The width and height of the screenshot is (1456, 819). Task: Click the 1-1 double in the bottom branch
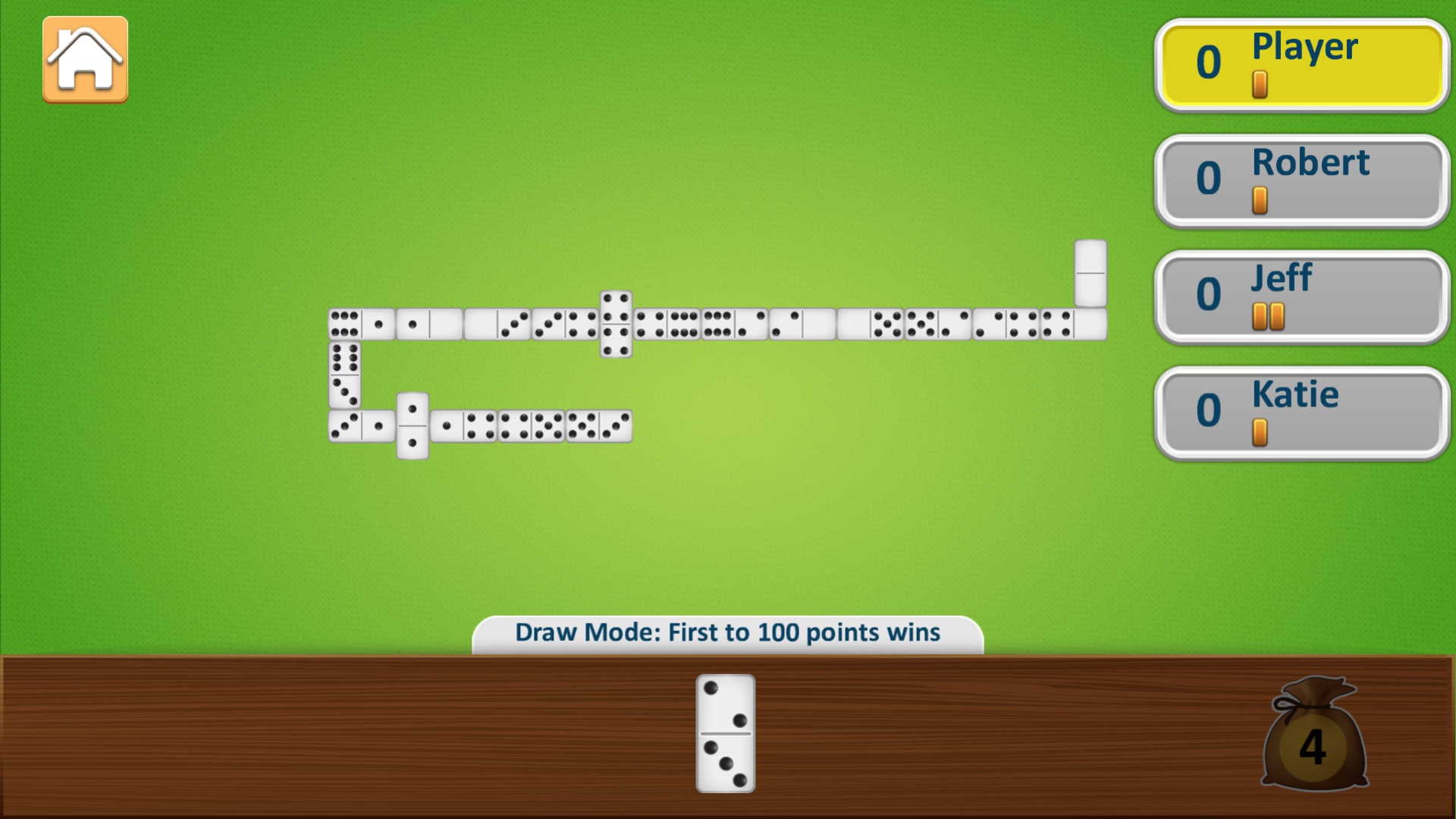[x=412, y=426]
